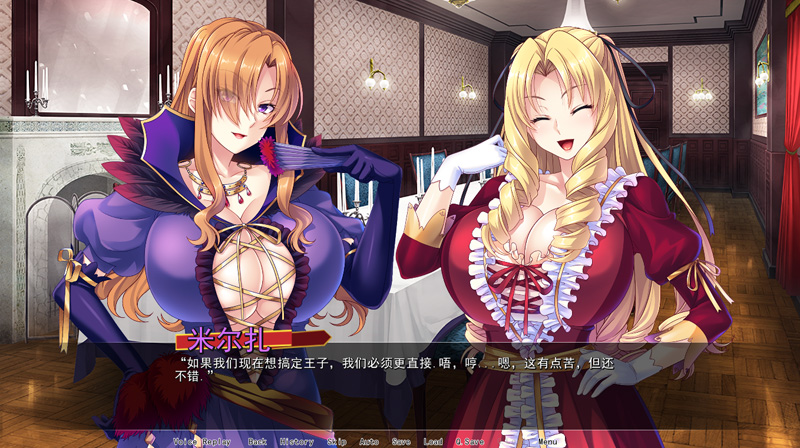The height and width of the screenshot is (448, 800).
Task: Open the Save screen
Action: click(x=401, y=441)
